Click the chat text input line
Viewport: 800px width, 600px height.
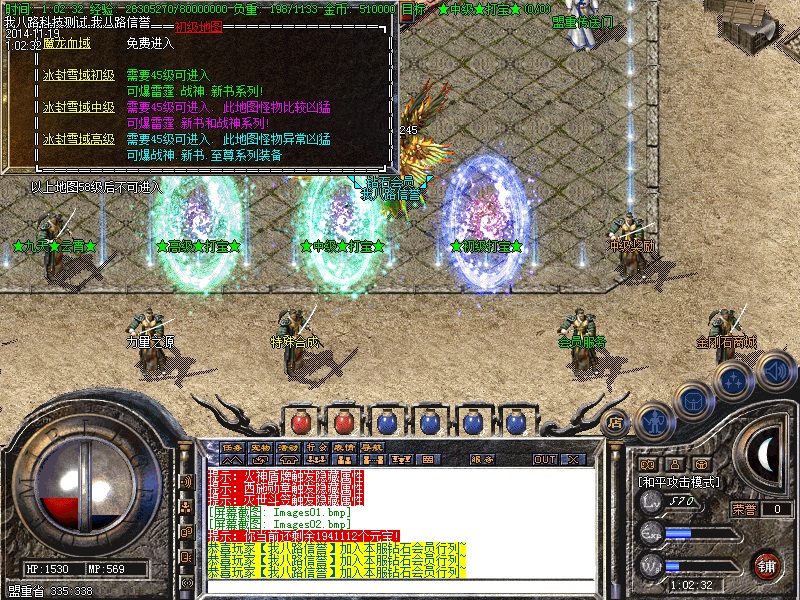click(x=400, y=587)
